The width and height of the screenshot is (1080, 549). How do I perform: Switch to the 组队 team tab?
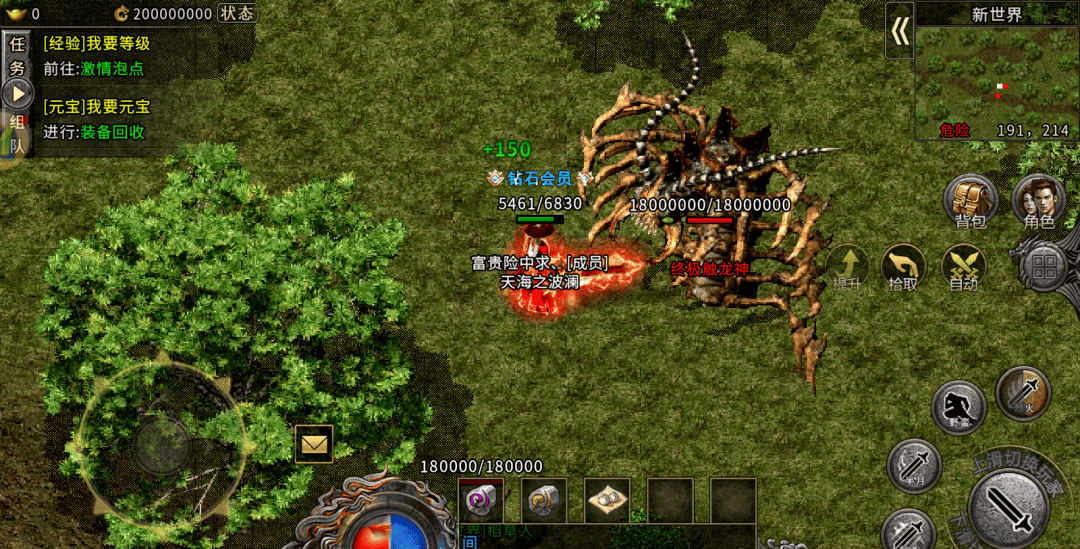(17, 133)
